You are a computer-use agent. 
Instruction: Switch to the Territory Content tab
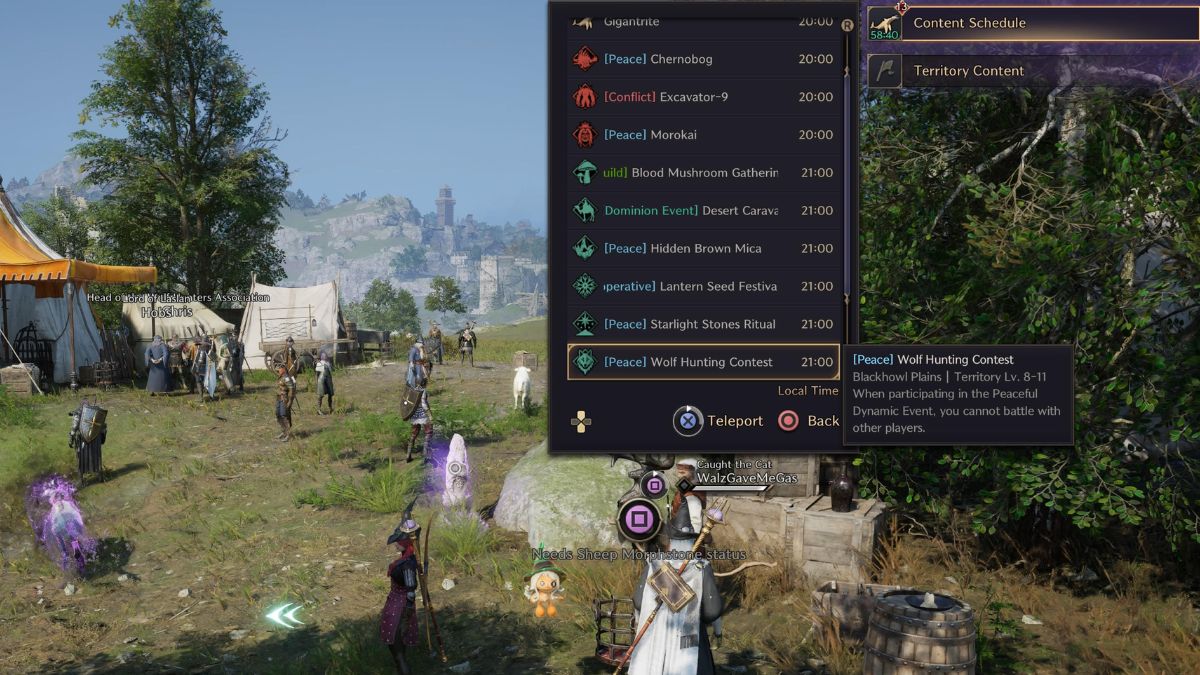(x=1030, y=71)
